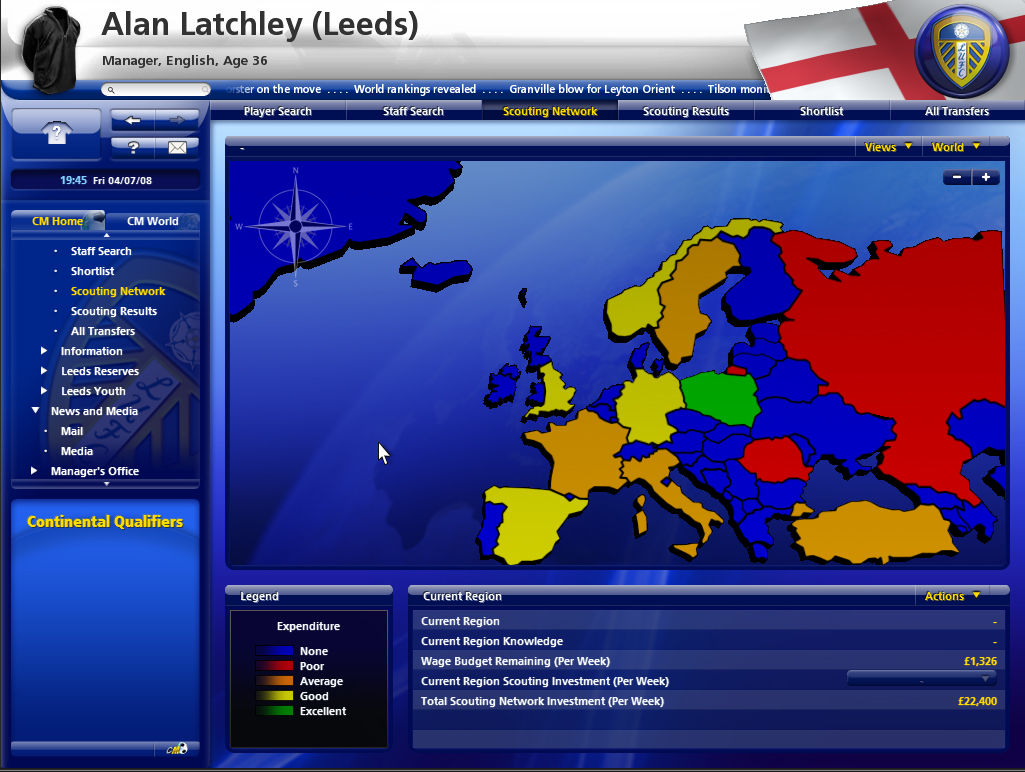Zoom in the map with plus button

pos(985,177)
